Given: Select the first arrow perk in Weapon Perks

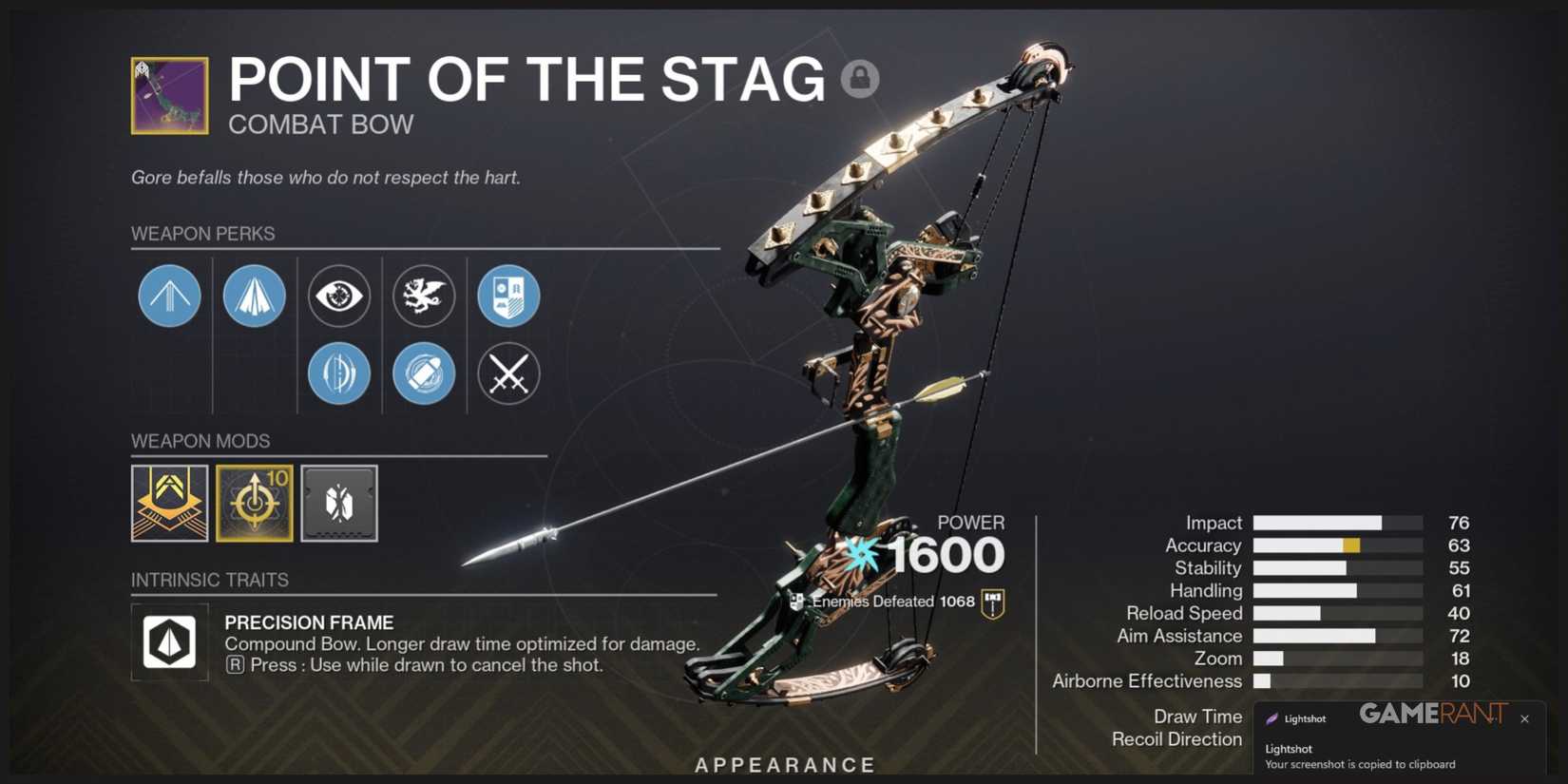Looking at the screenshot, I should 169,296.
